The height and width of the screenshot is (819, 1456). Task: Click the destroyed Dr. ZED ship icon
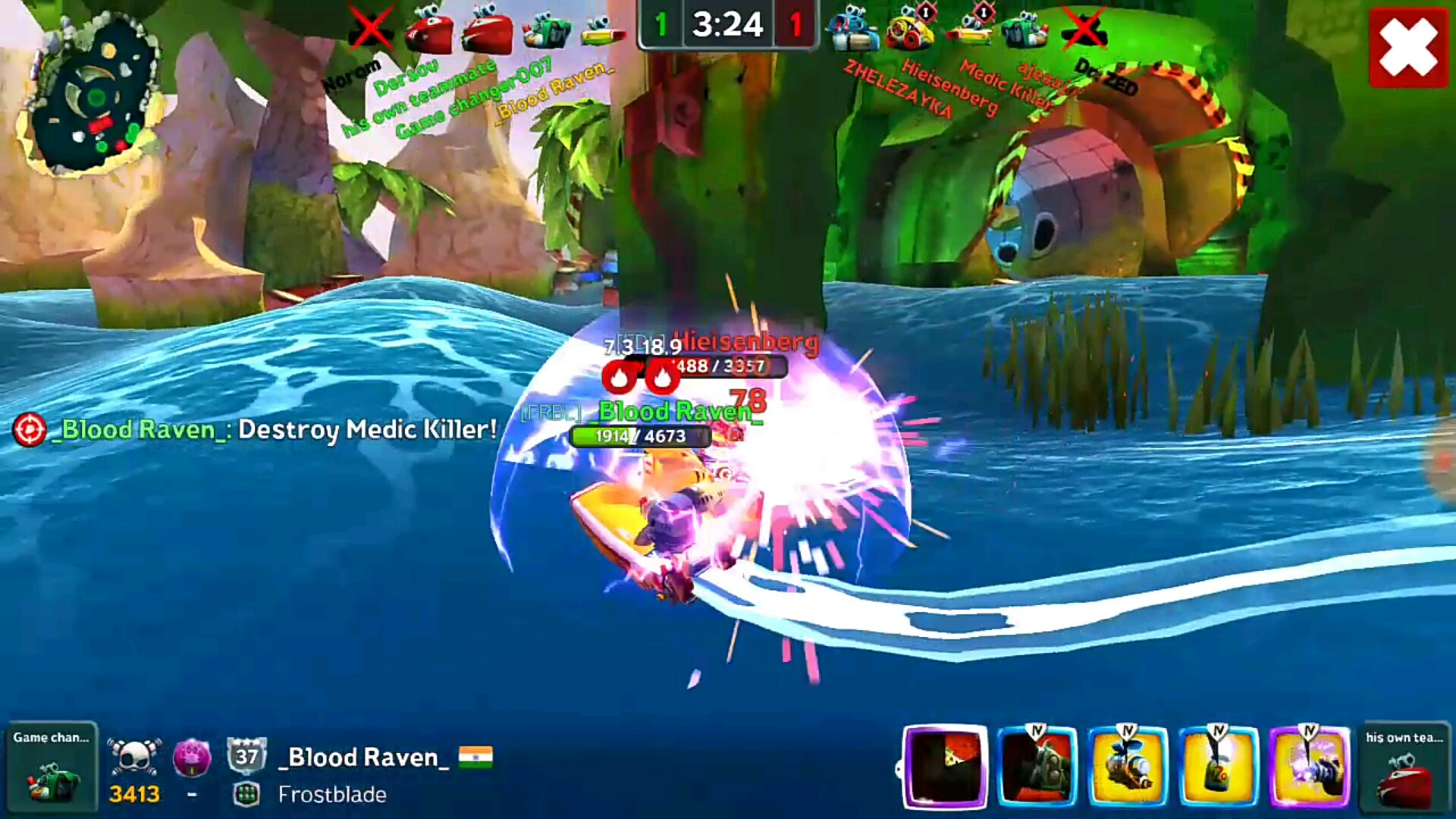(x=1084, y=30)
